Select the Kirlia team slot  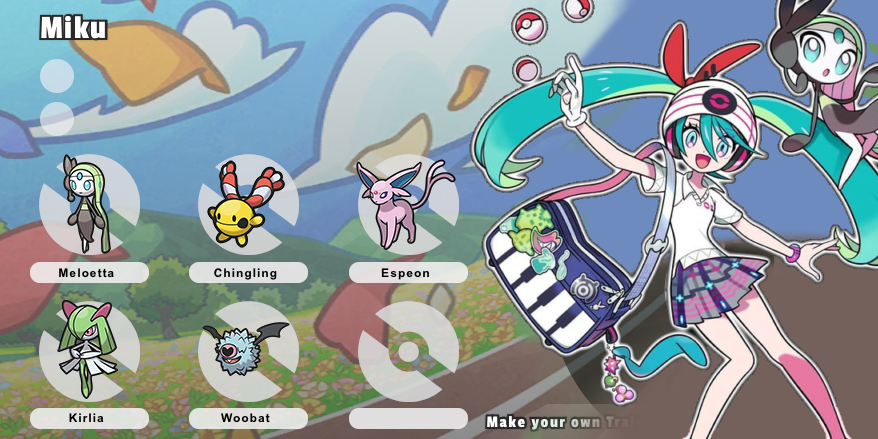point(88,351)
